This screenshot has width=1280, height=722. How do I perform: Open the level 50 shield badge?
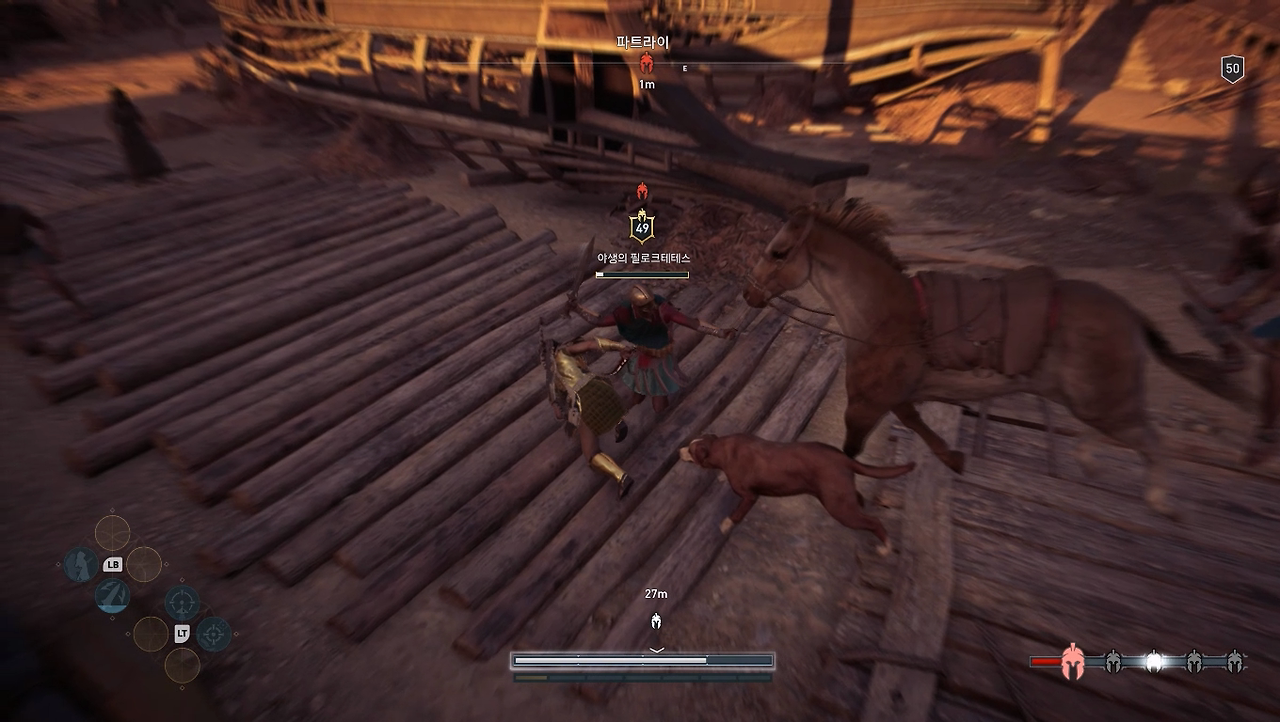point(1232,69)
